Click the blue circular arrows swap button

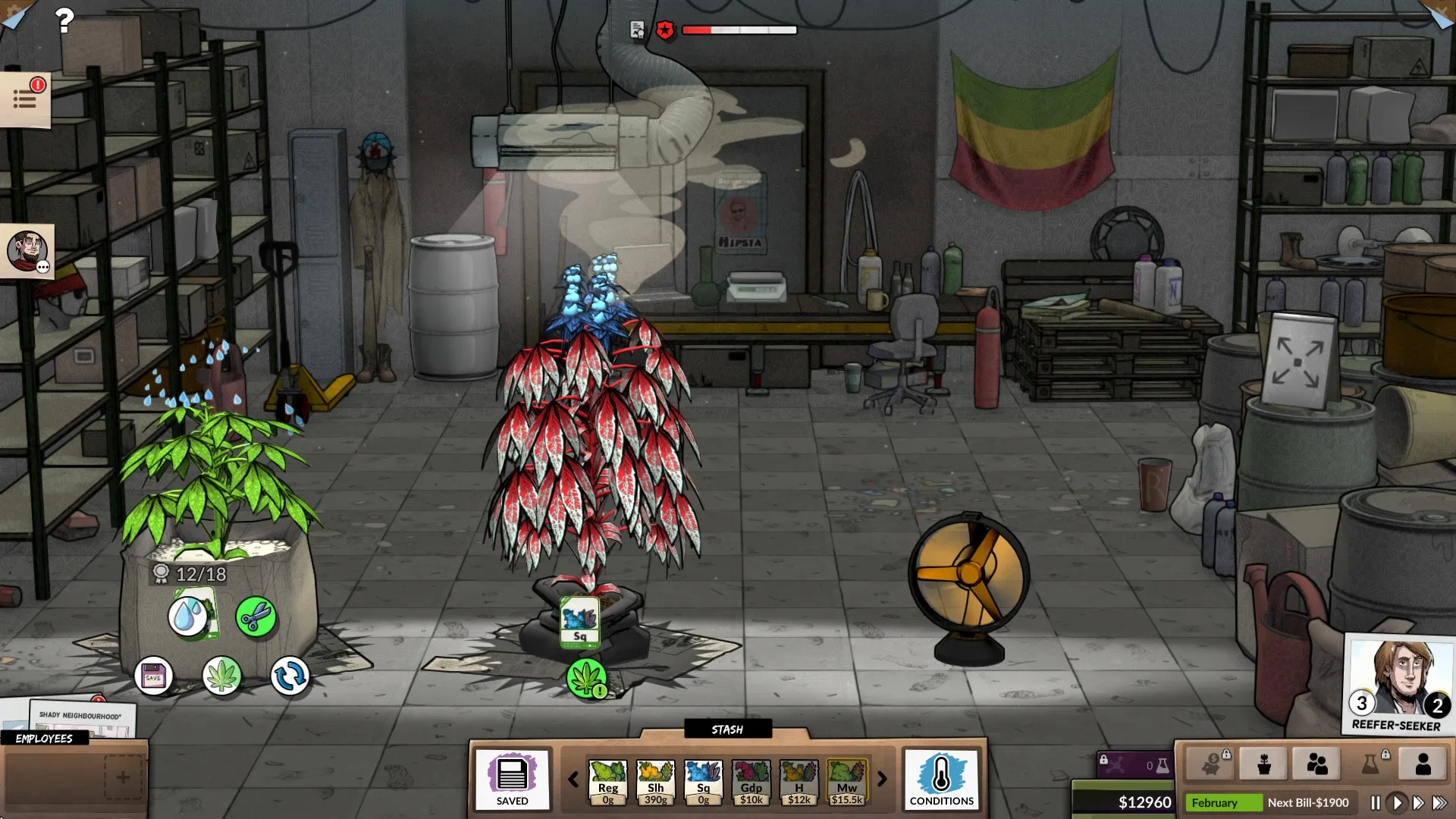point(290,676)
